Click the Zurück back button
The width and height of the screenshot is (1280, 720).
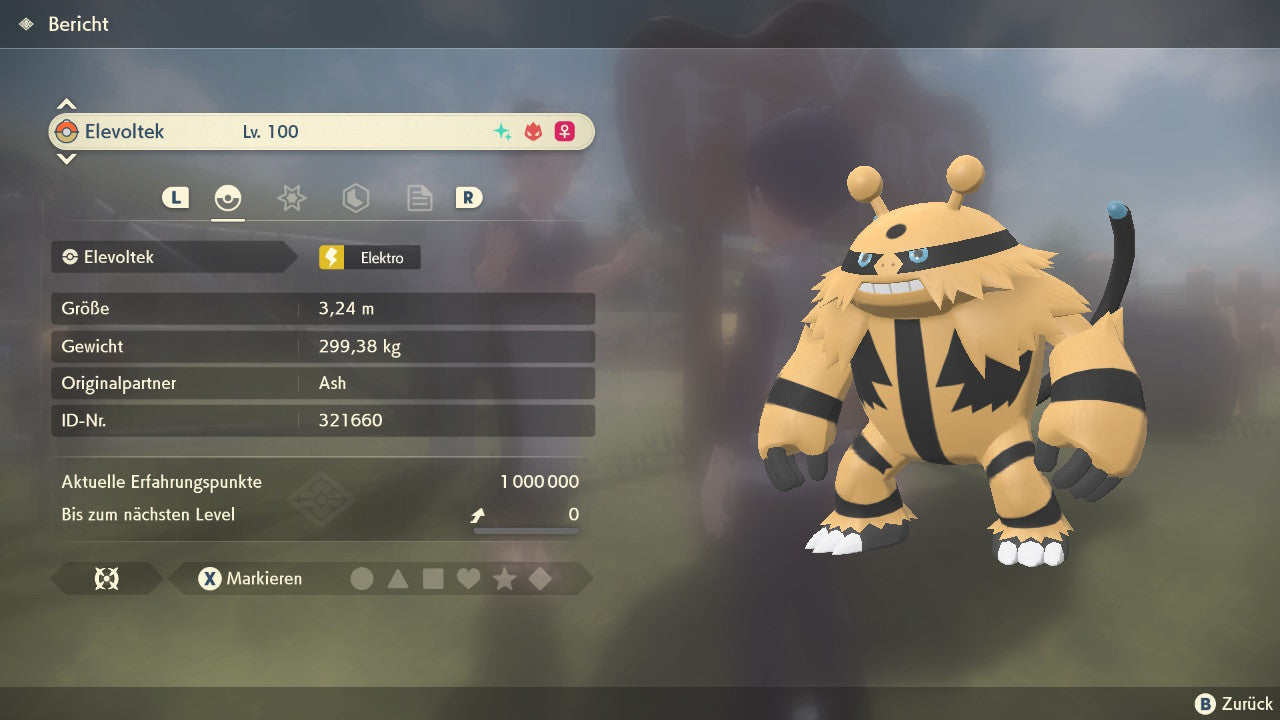[x=1234, y=704]
